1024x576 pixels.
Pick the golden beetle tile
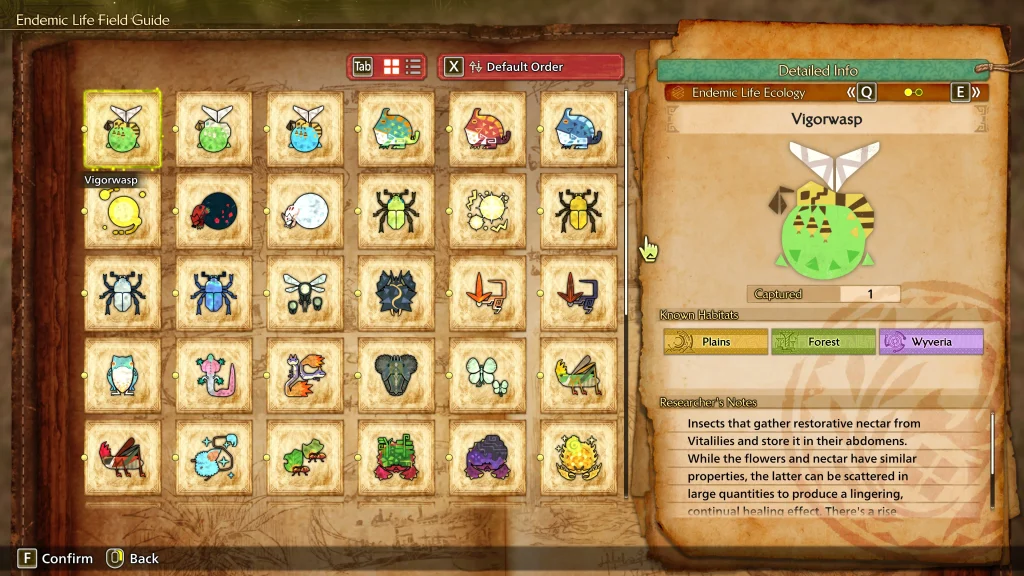point(579,212)
